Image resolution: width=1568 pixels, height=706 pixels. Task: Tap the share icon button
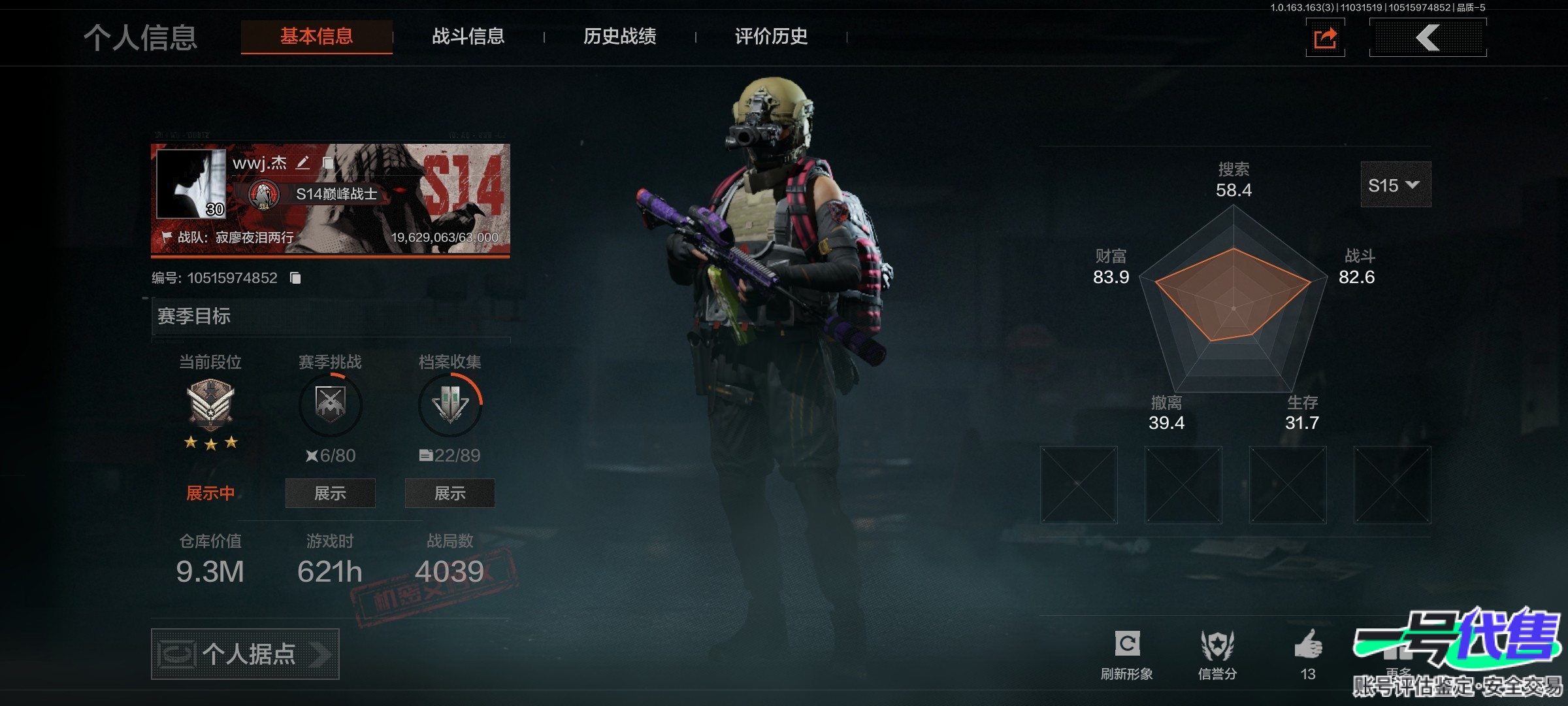click(x=1325, y=38)
